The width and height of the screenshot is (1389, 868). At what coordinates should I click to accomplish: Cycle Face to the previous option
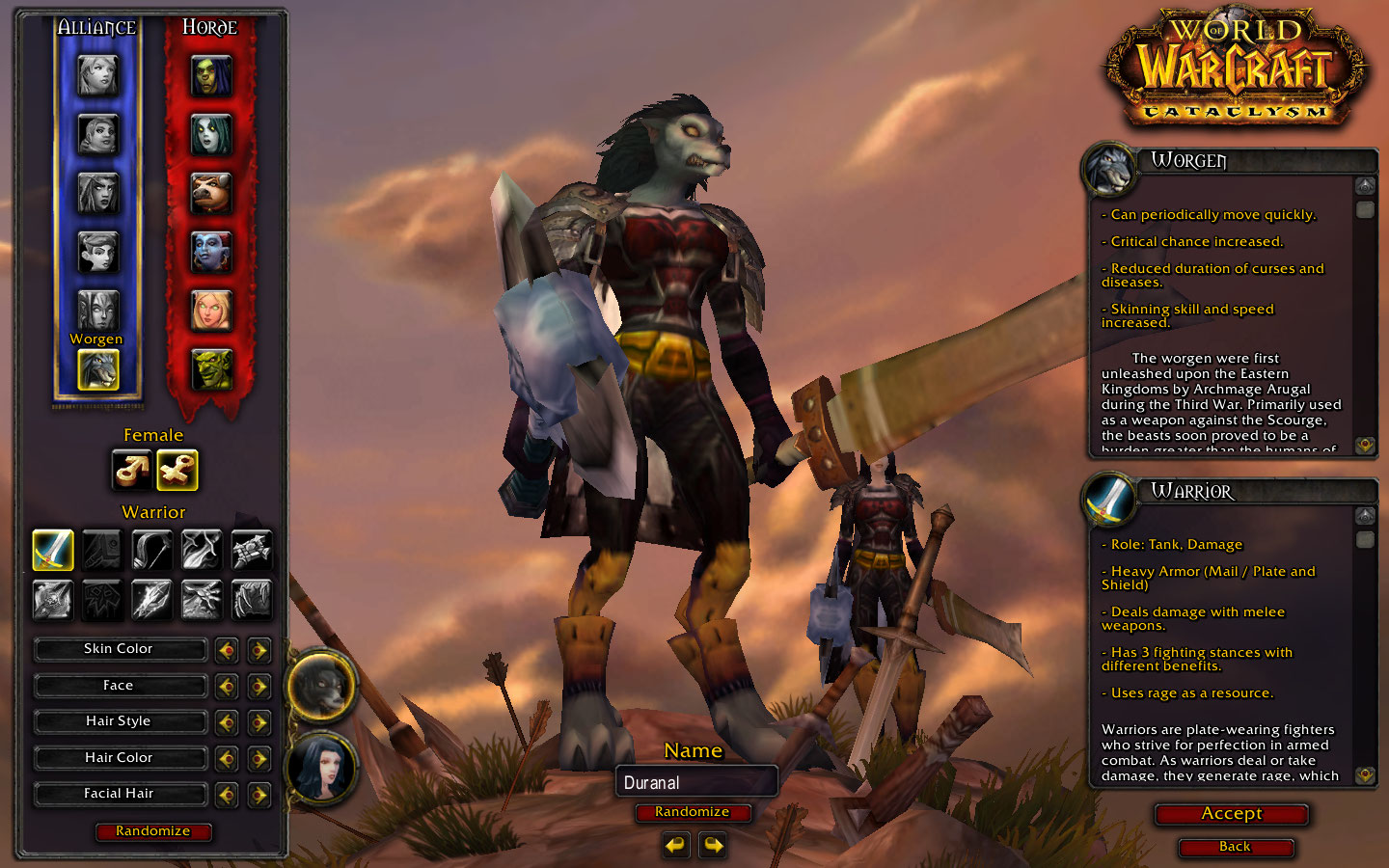(227, 687)
